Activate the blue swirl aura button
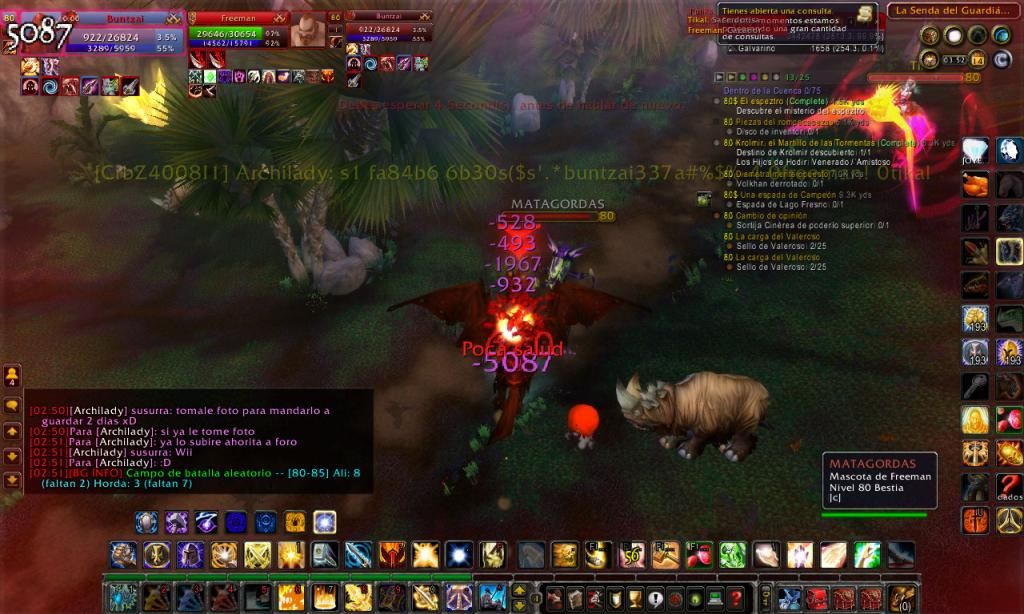The height and width of the screenshot is (614, 1024). [236, 522]
